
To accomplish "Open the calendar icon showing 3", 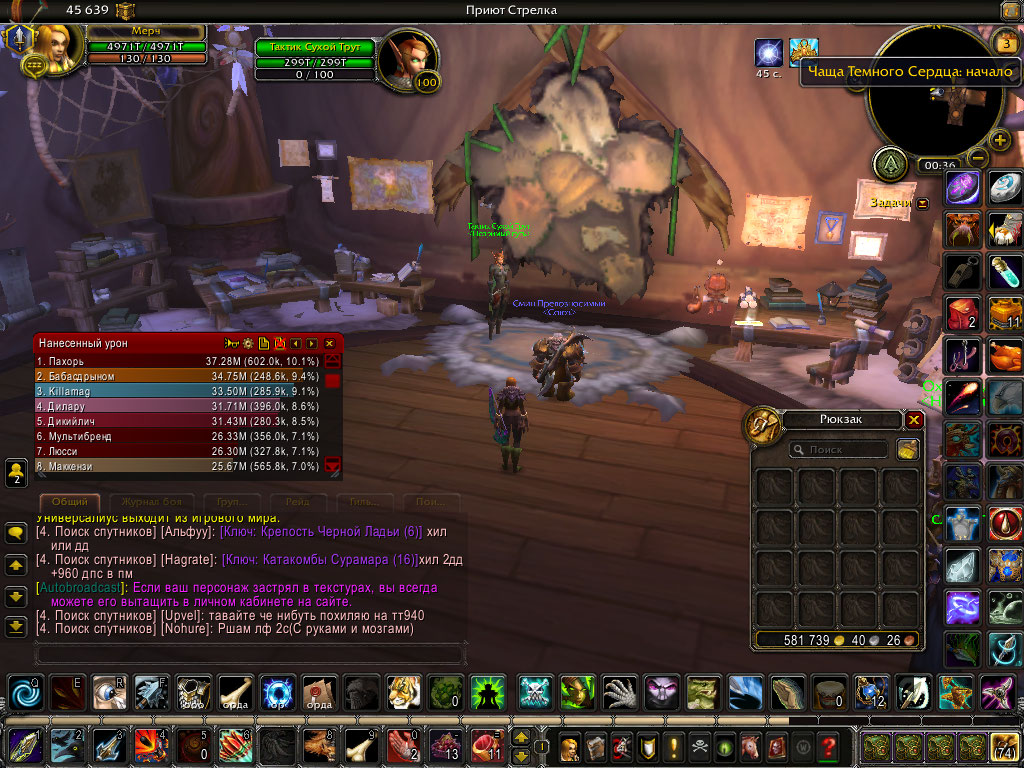I will [x=1006, y=45].
